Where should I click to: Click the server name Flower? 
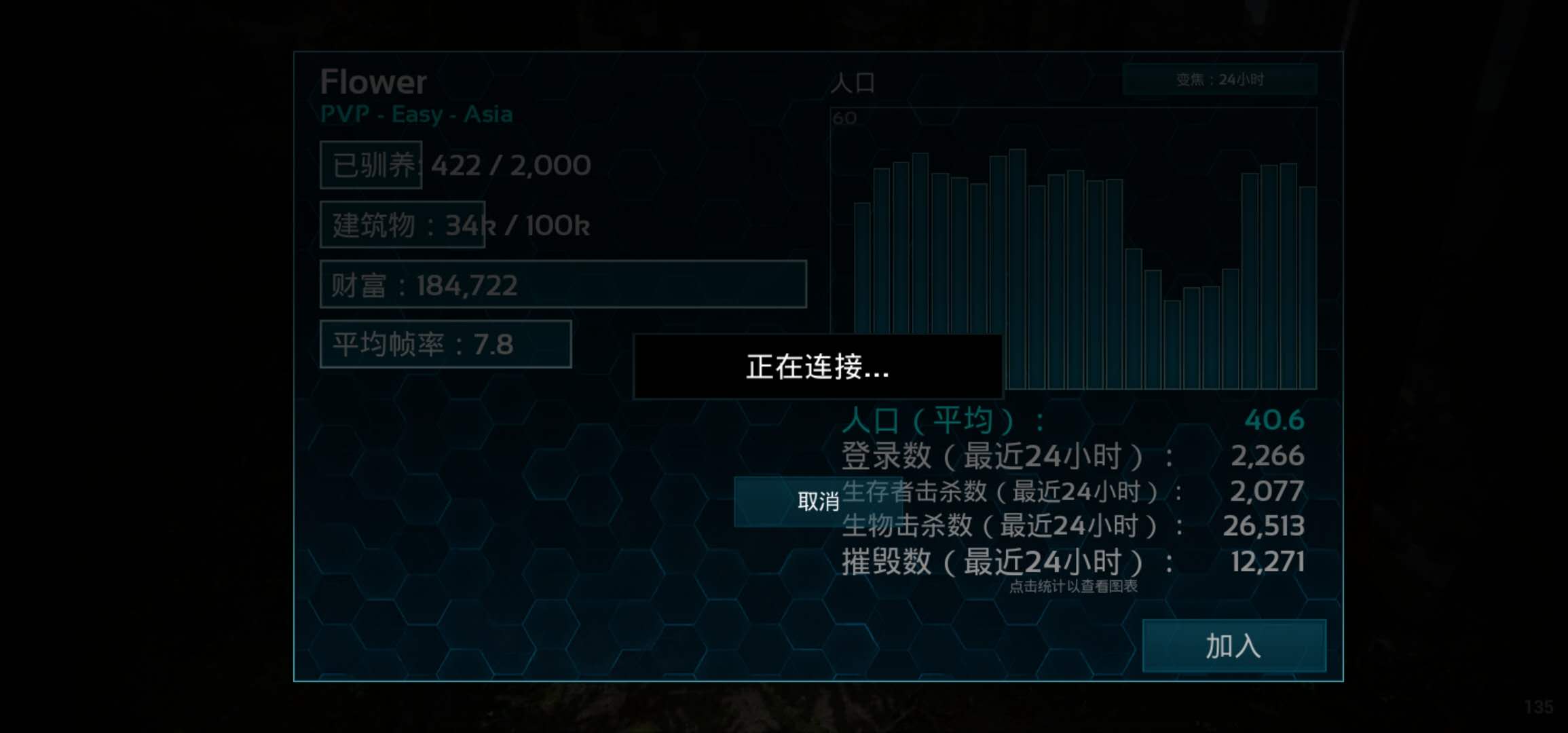(373, 81)
